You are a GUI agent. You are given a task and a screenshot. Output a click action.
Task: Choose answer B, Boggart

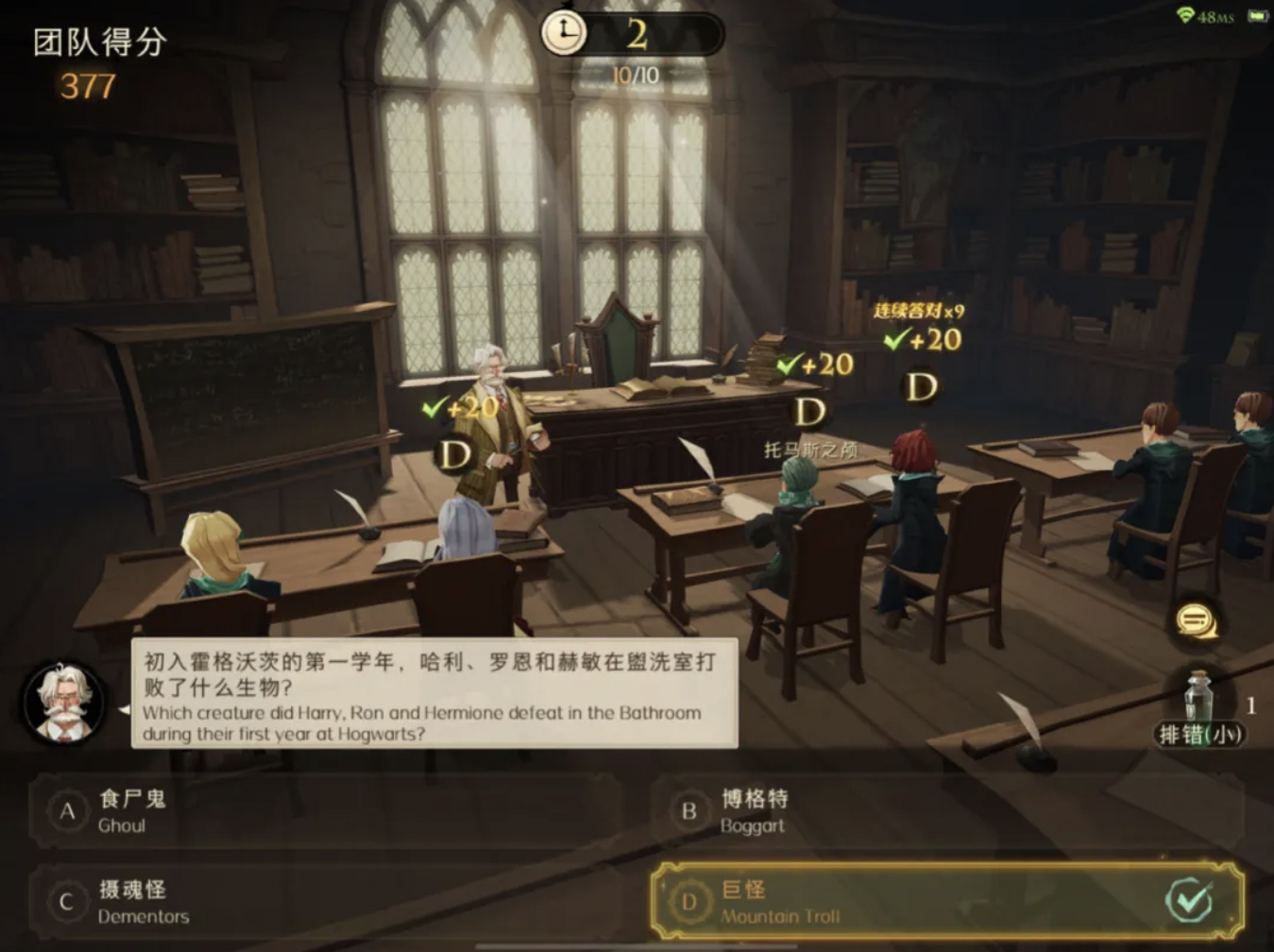click(944, 811)
